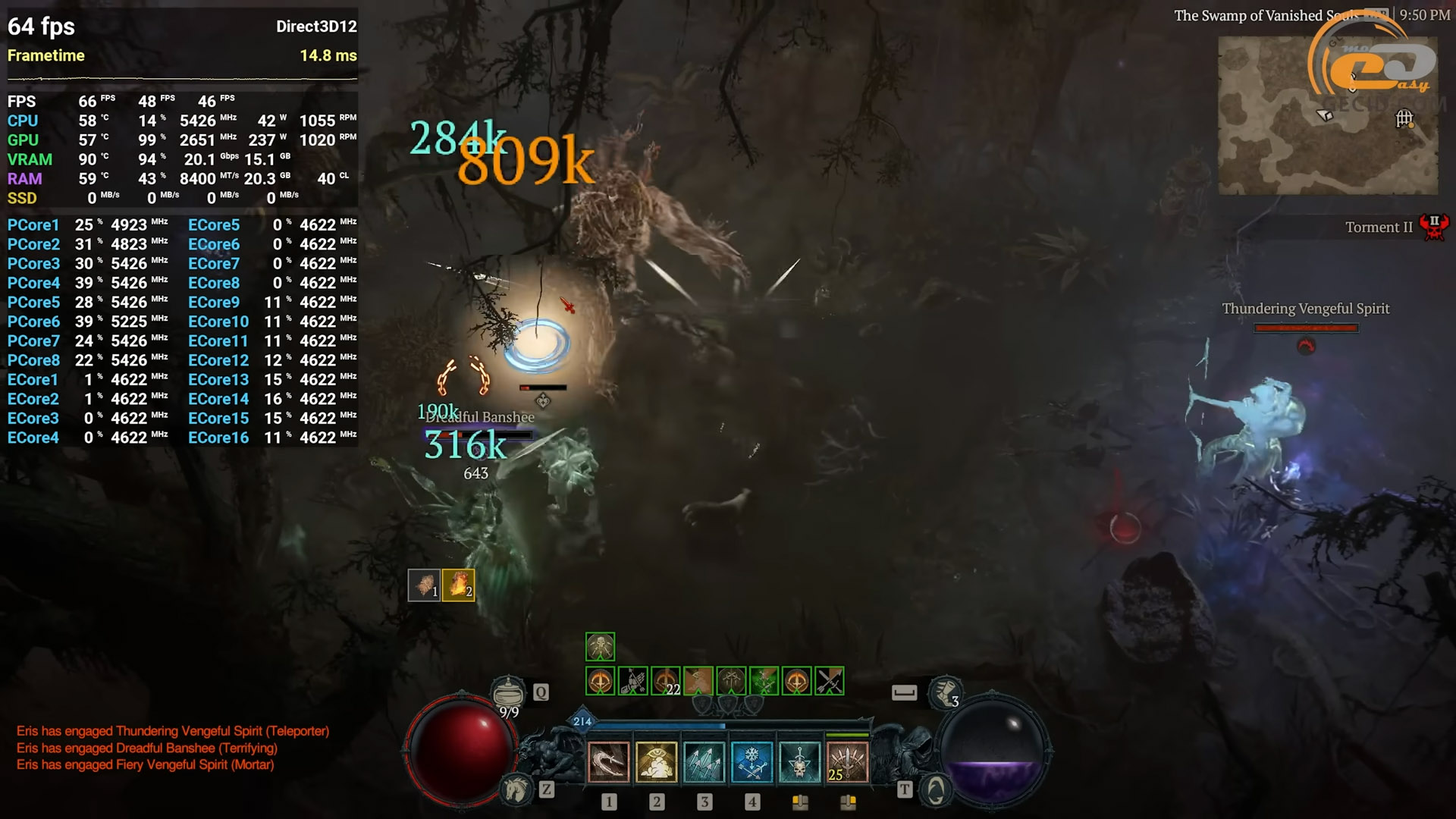The height and width of the screenshot is (819, 1456).
Task: Select the dungeon gate marker on minimap
Action: 1404,118
